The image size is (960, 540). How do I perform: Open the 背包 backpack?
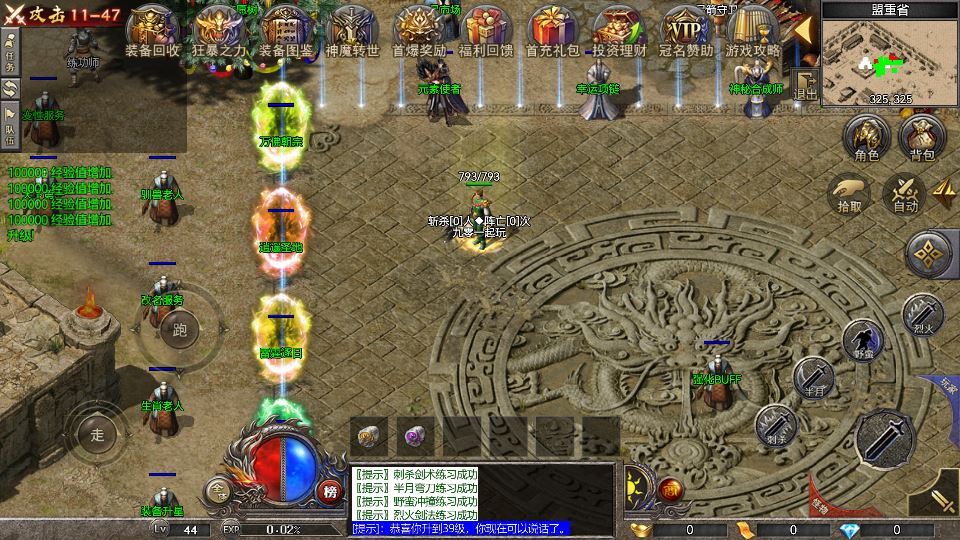[921, 138]
